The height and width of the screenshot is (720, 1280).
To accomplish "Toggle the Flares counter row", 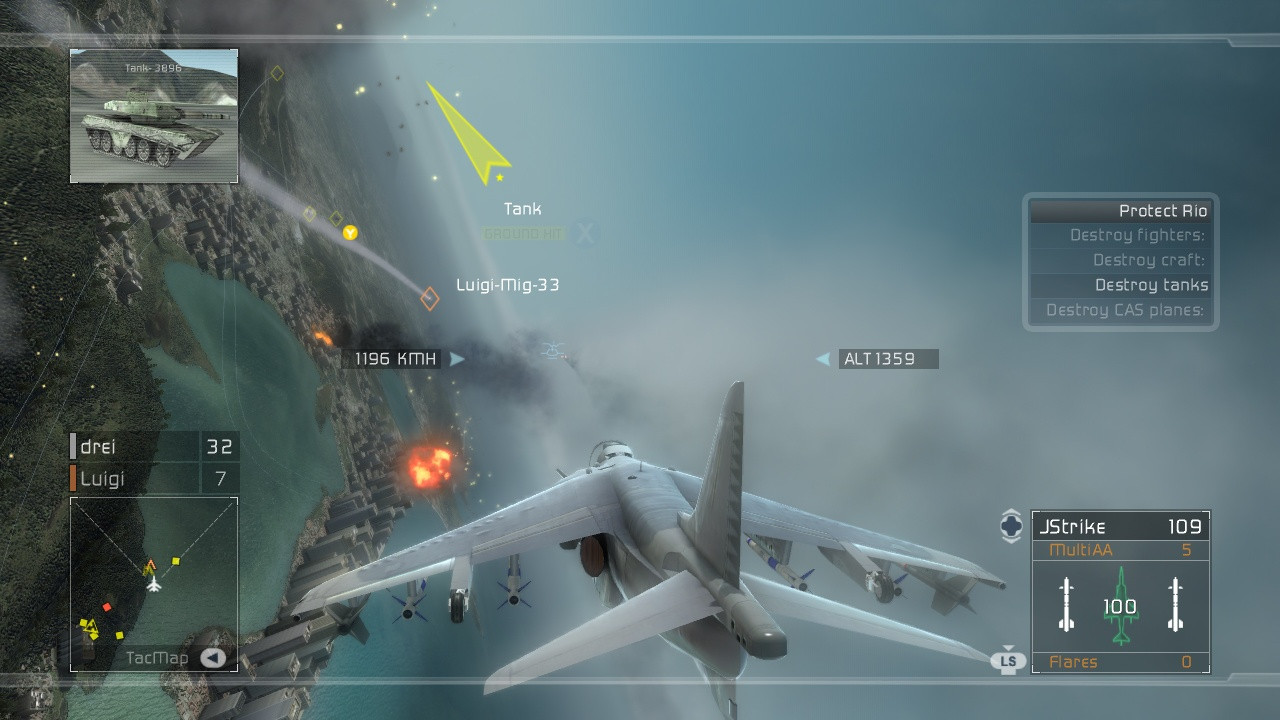I will point(1120,662).
